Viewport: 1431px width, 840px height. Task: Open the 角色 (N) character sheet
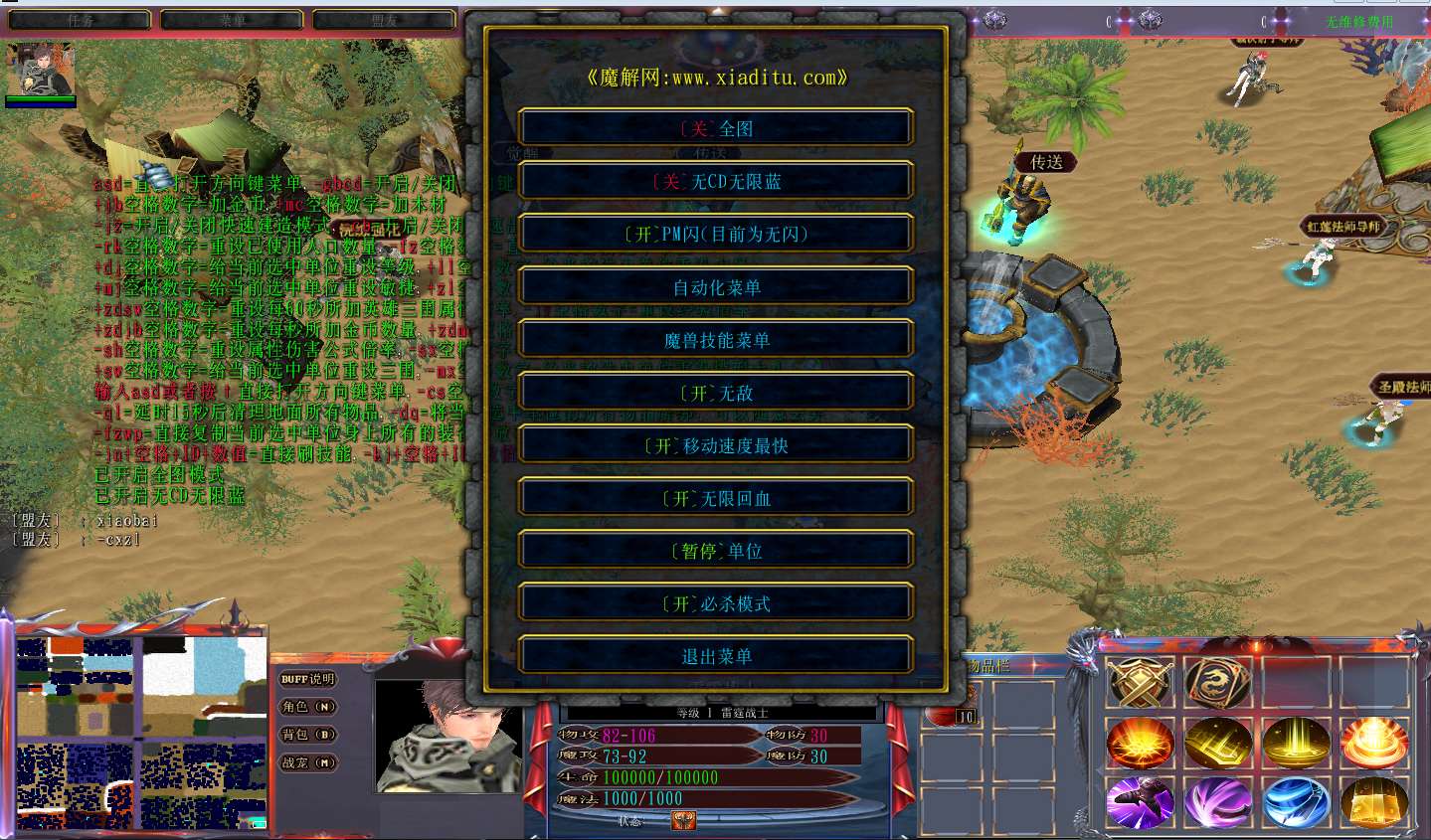(307, 707)
